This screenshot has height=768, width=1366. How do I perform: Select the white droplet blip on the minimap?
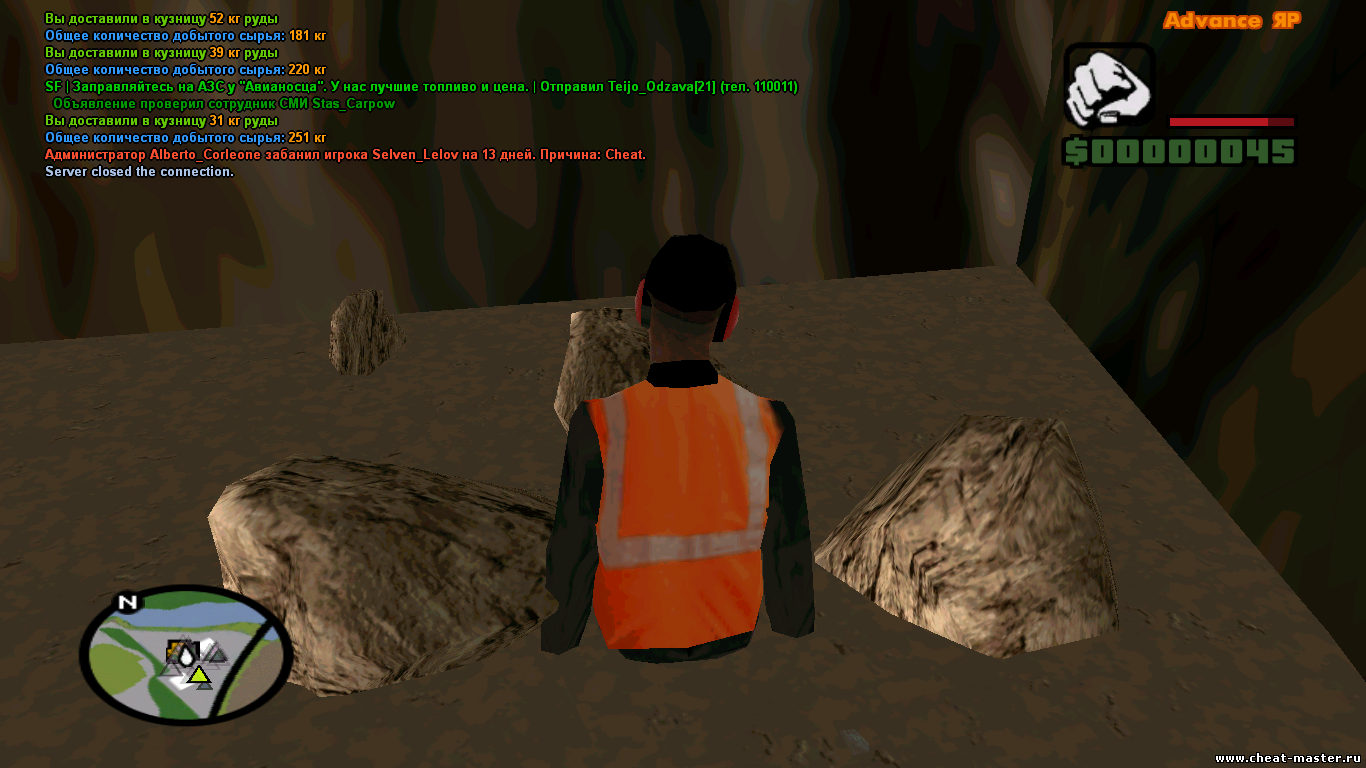[186, 655]
